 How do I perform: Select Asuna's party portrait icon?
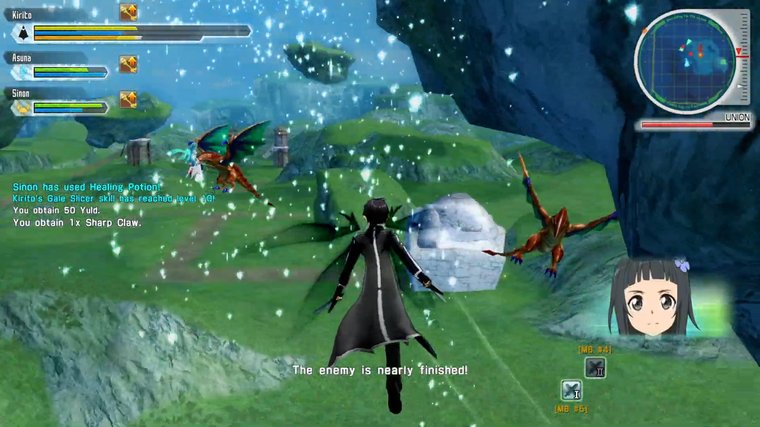(20, 72)
